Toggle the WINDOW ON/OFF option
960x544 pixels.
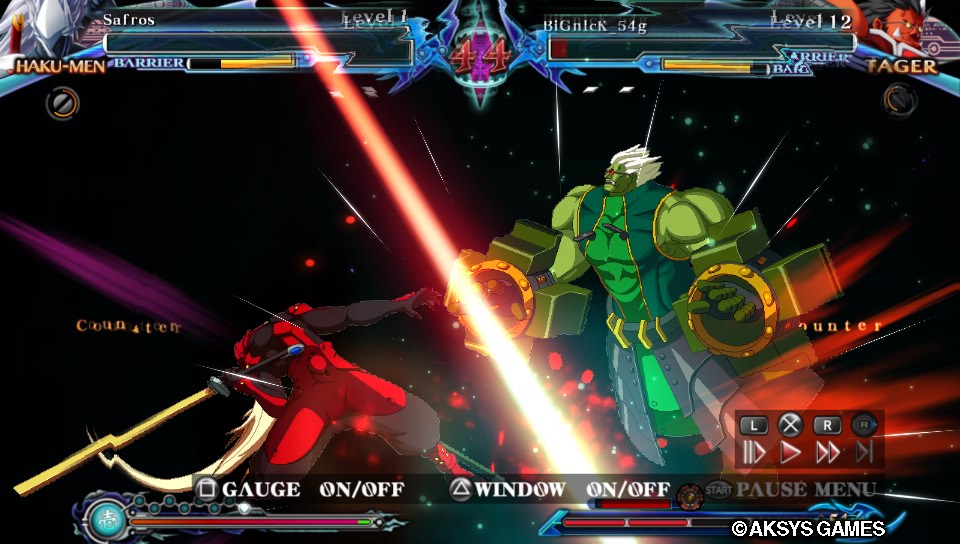click(558, 489)
